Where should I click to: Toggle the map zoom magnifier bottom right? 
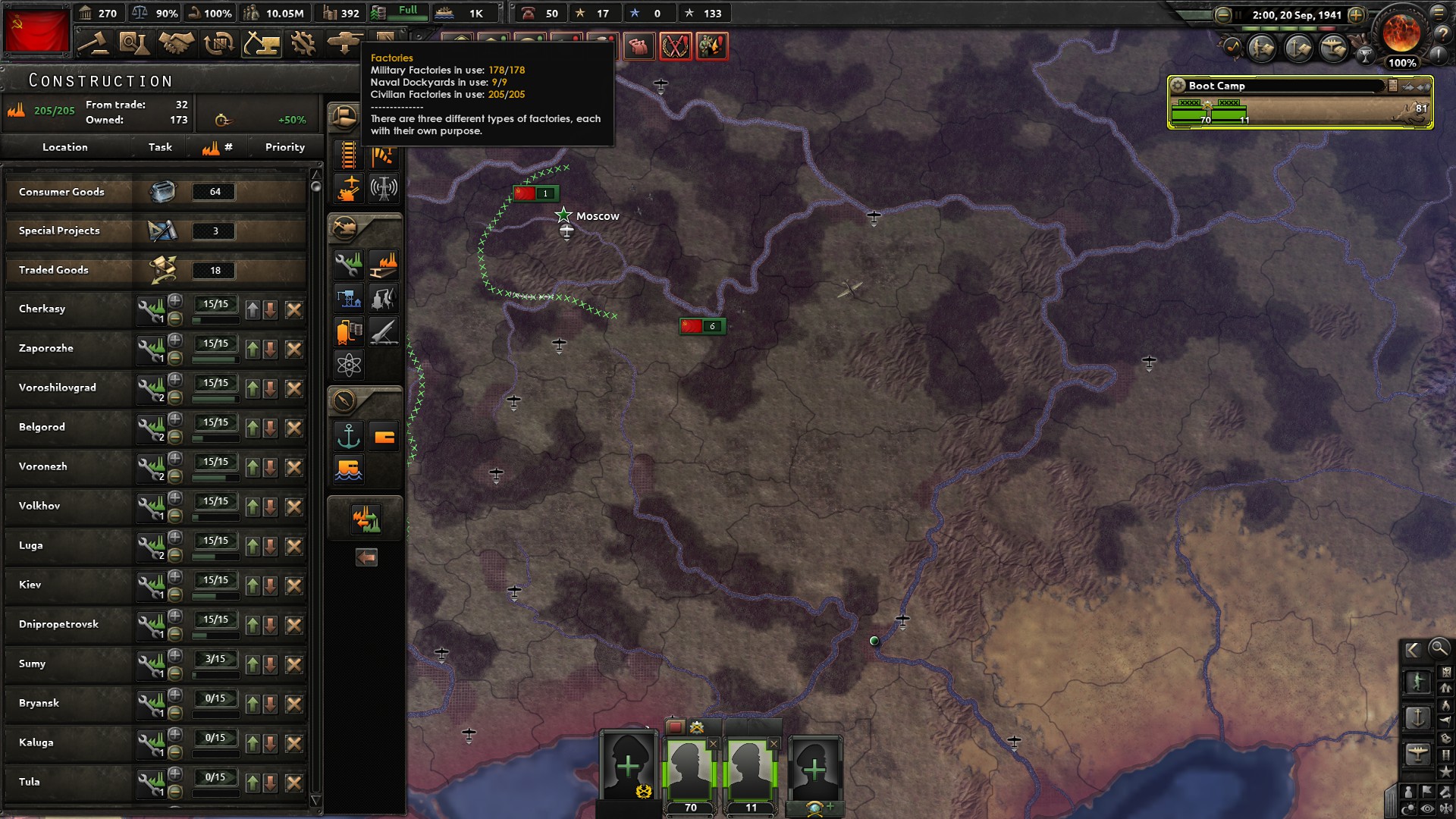point(1439,648)
